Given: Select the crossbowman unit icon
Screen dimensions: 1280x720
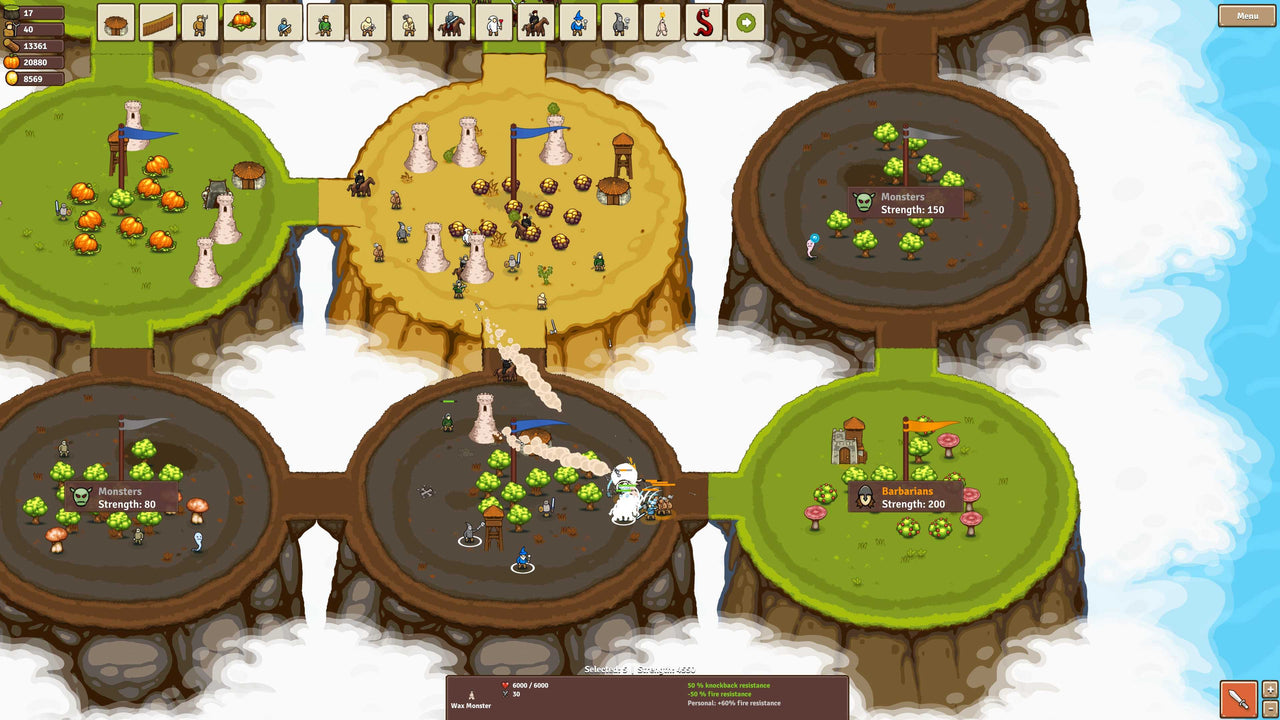Looking at the screenshot, I should coord(369,22).
